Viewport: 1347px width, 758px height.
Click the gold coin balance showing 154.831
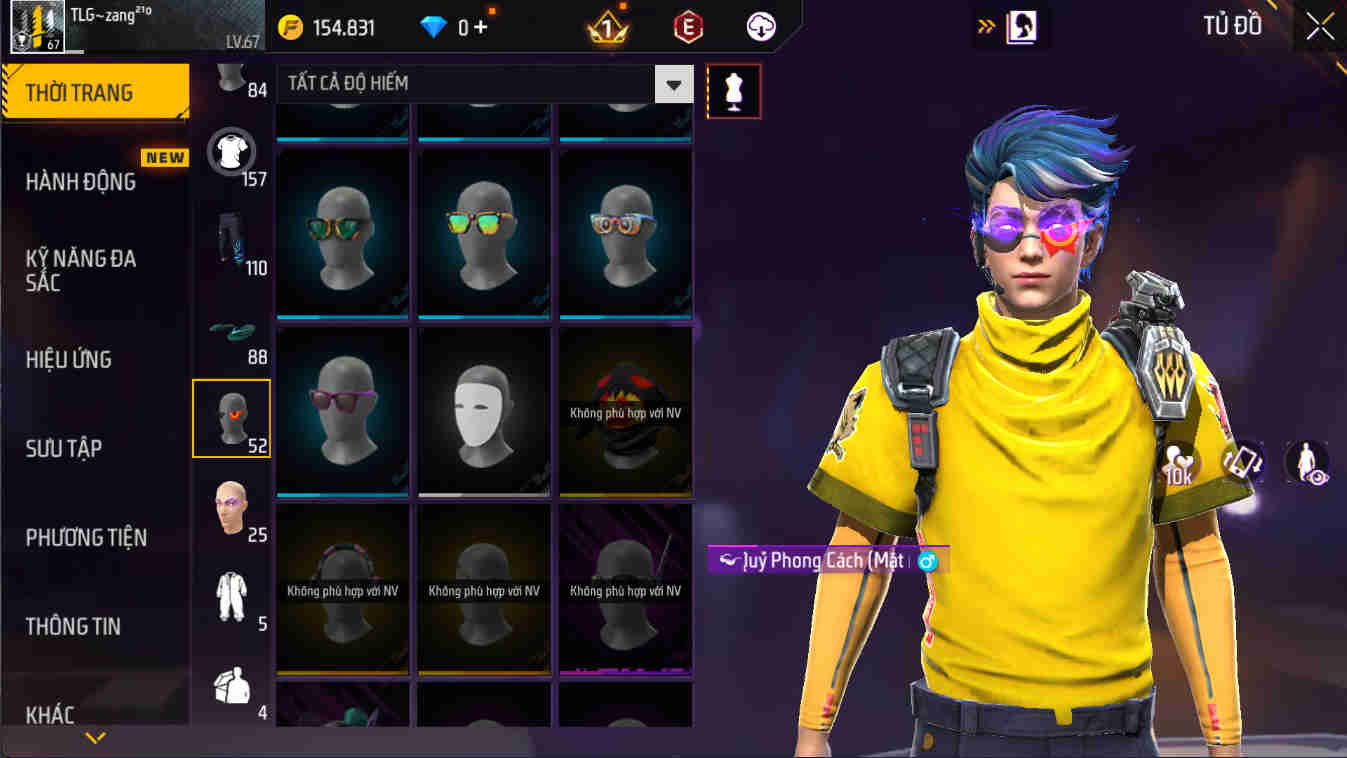point(330,27)
